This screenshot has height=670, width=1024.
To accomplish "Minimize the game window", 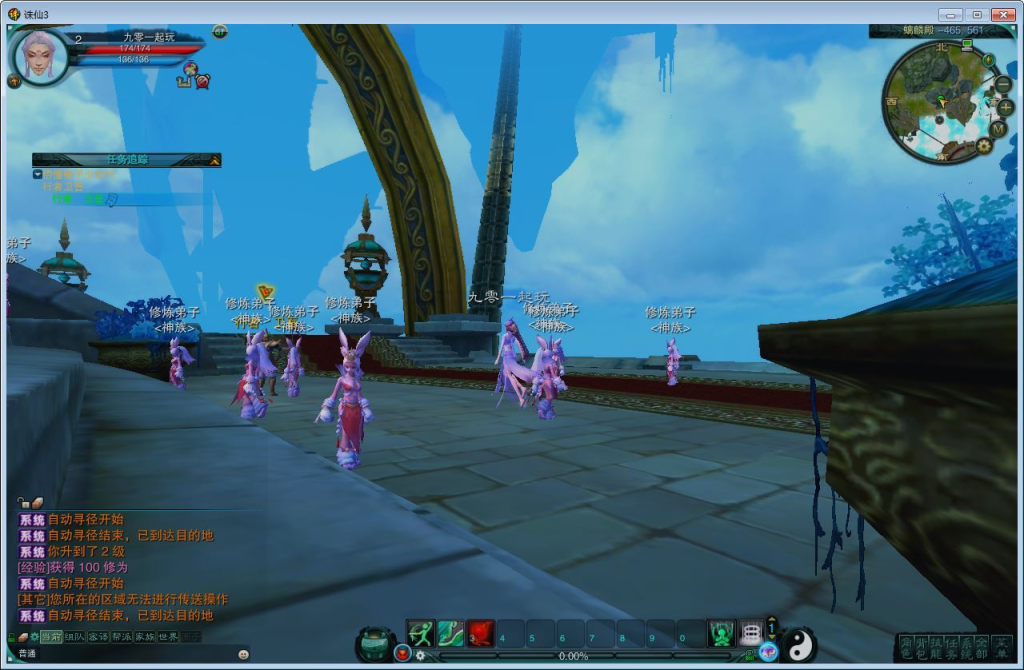I will [948, 14].
